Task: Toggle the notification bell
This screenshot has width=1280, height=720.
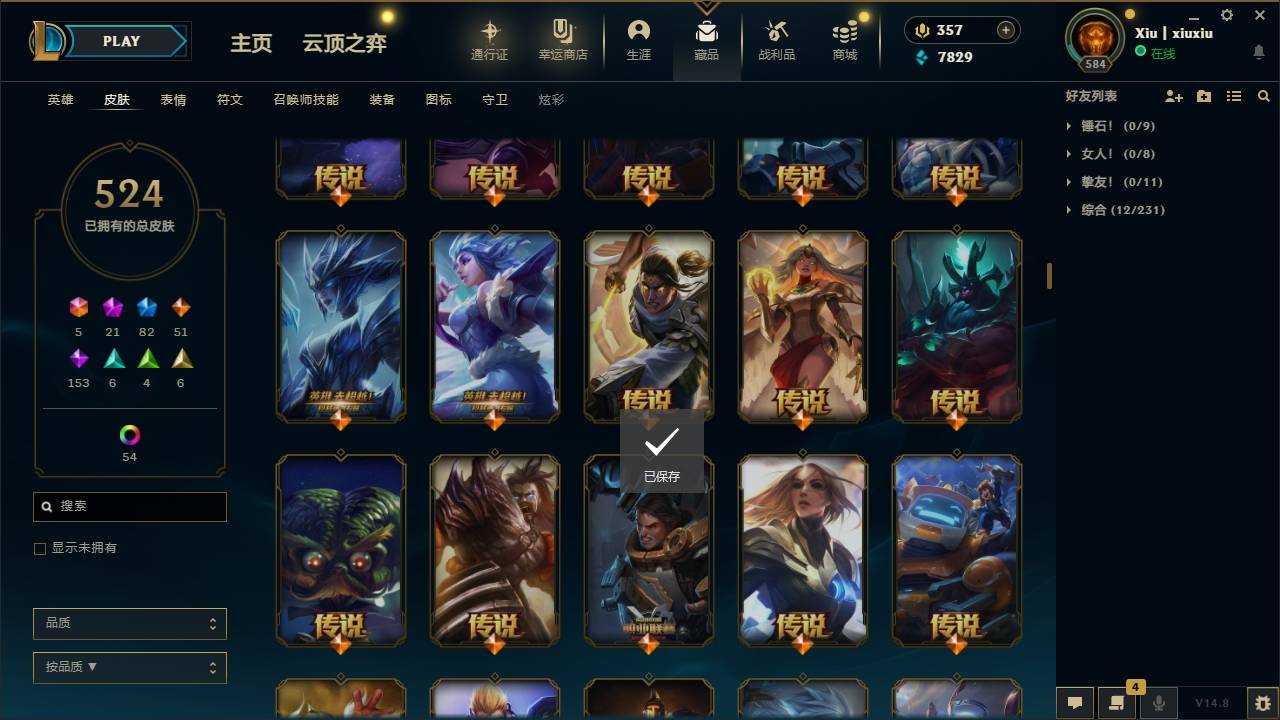Action: tap(1258, 50)
